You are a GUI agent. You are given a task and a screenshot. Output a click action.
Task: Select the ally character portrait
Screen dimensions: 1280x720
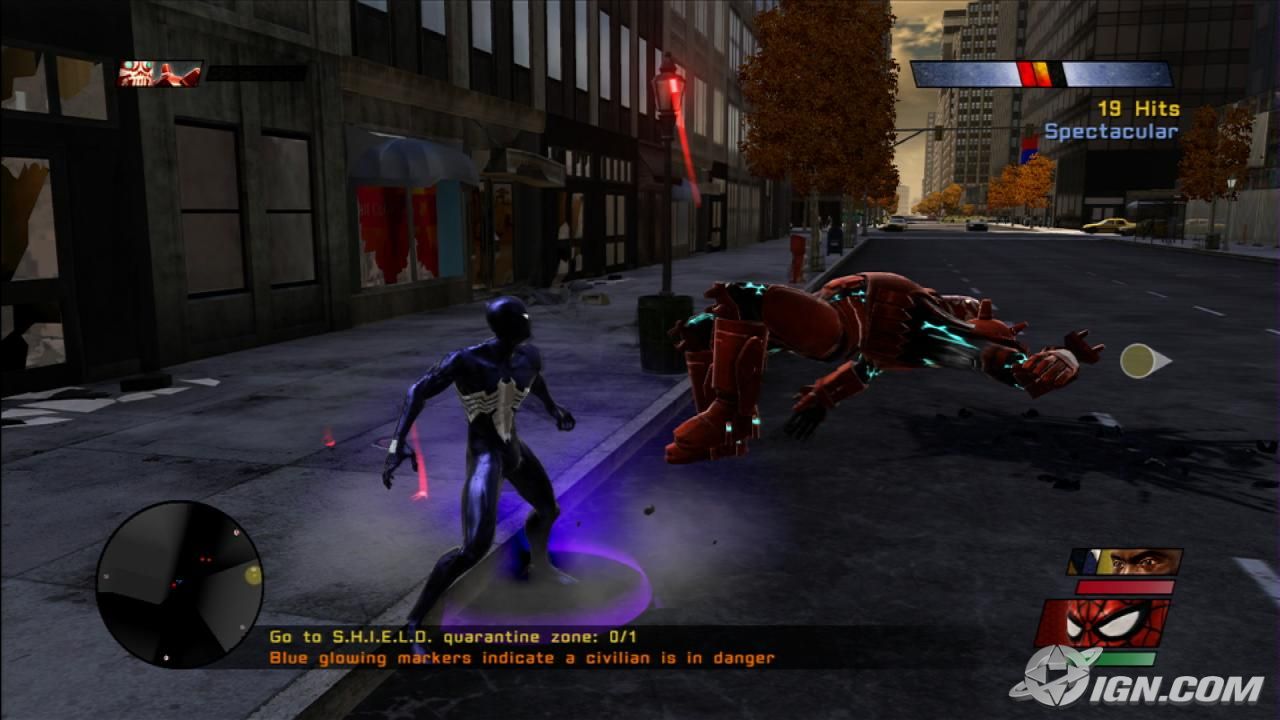(1124, 561)
